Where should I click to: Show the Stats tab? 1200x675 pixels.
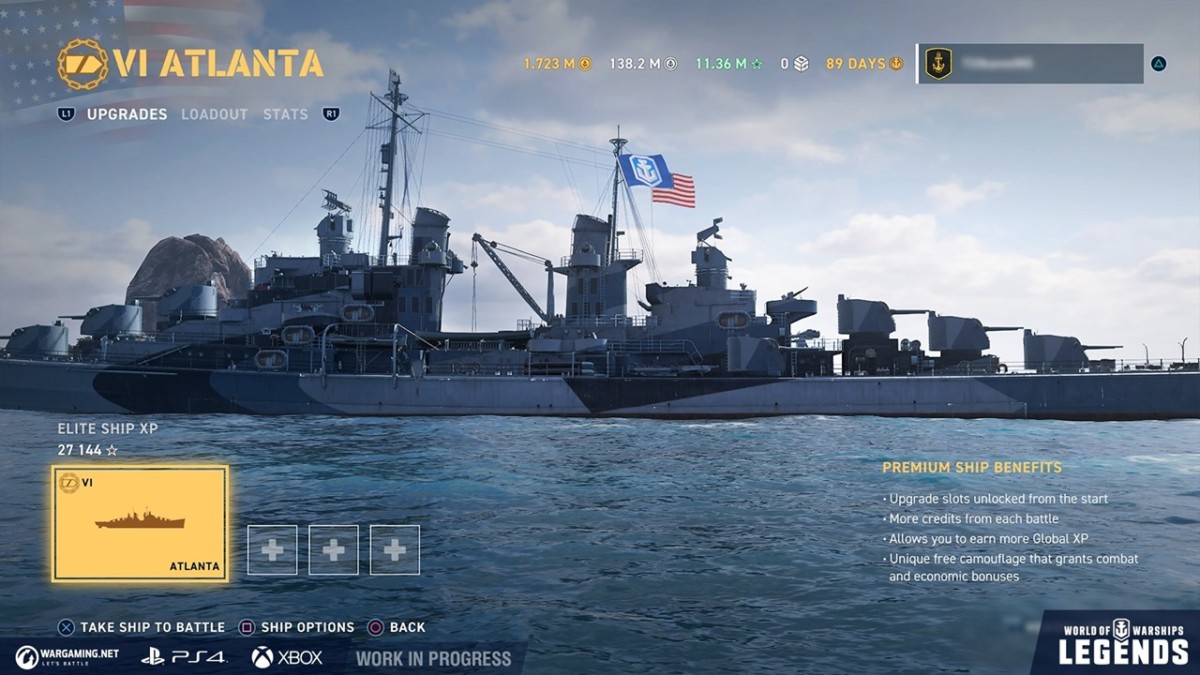(x=285, y=114)
